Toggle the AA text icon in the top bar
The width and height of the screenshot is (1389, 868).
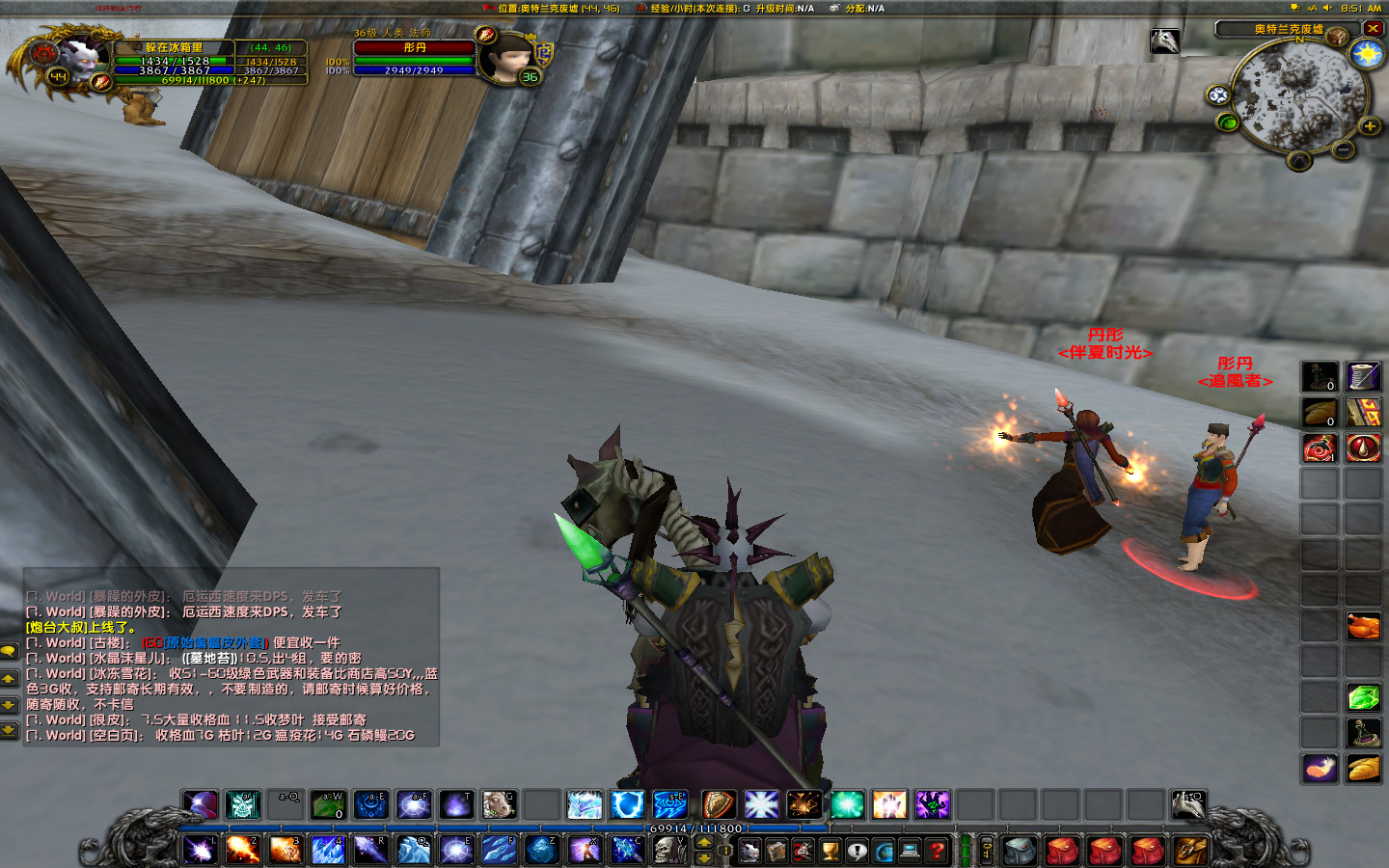(1313, 8)
